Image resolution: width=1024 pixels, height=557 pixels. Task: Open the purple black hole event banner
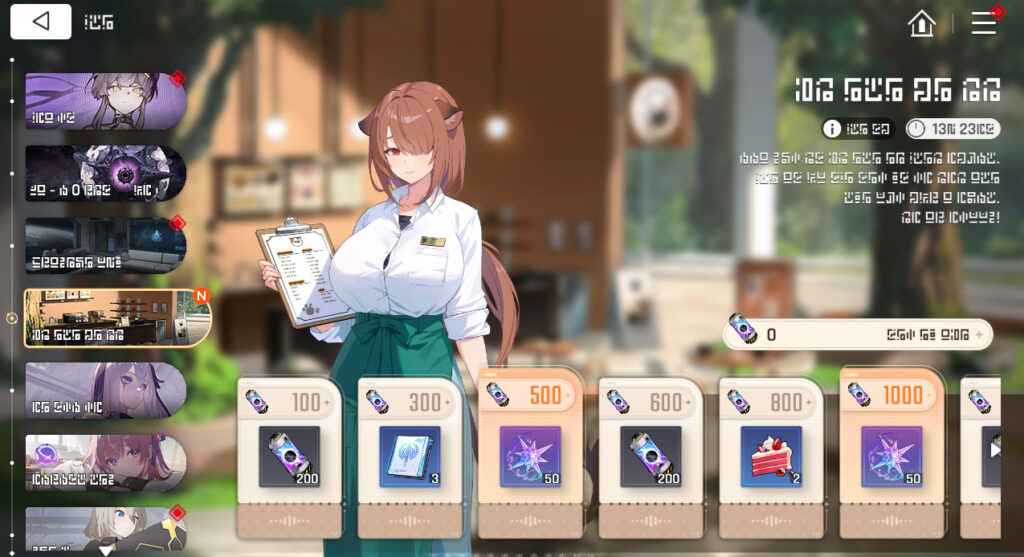[105, 173]
